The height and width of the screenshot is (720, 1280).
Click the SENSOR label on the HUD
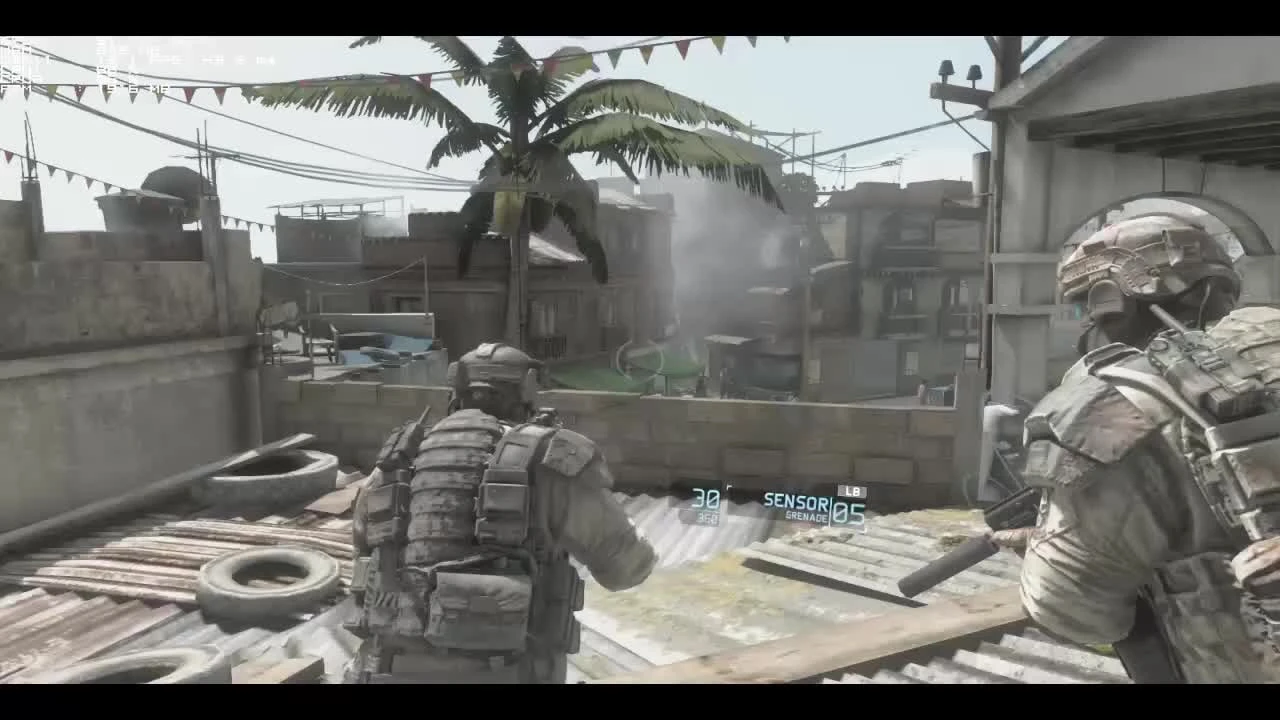pos(795,500)
